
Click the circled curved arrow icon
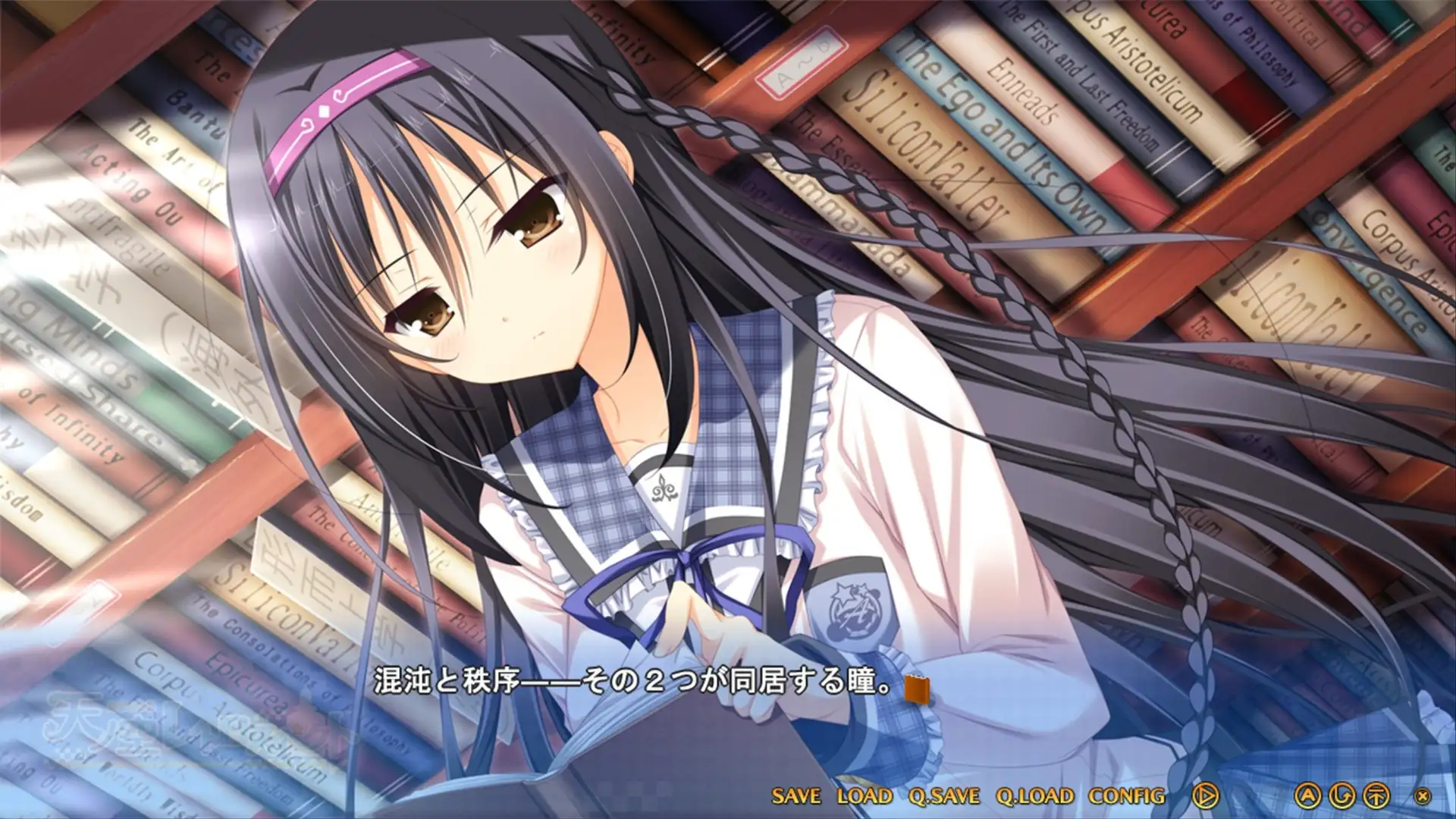1342,796
